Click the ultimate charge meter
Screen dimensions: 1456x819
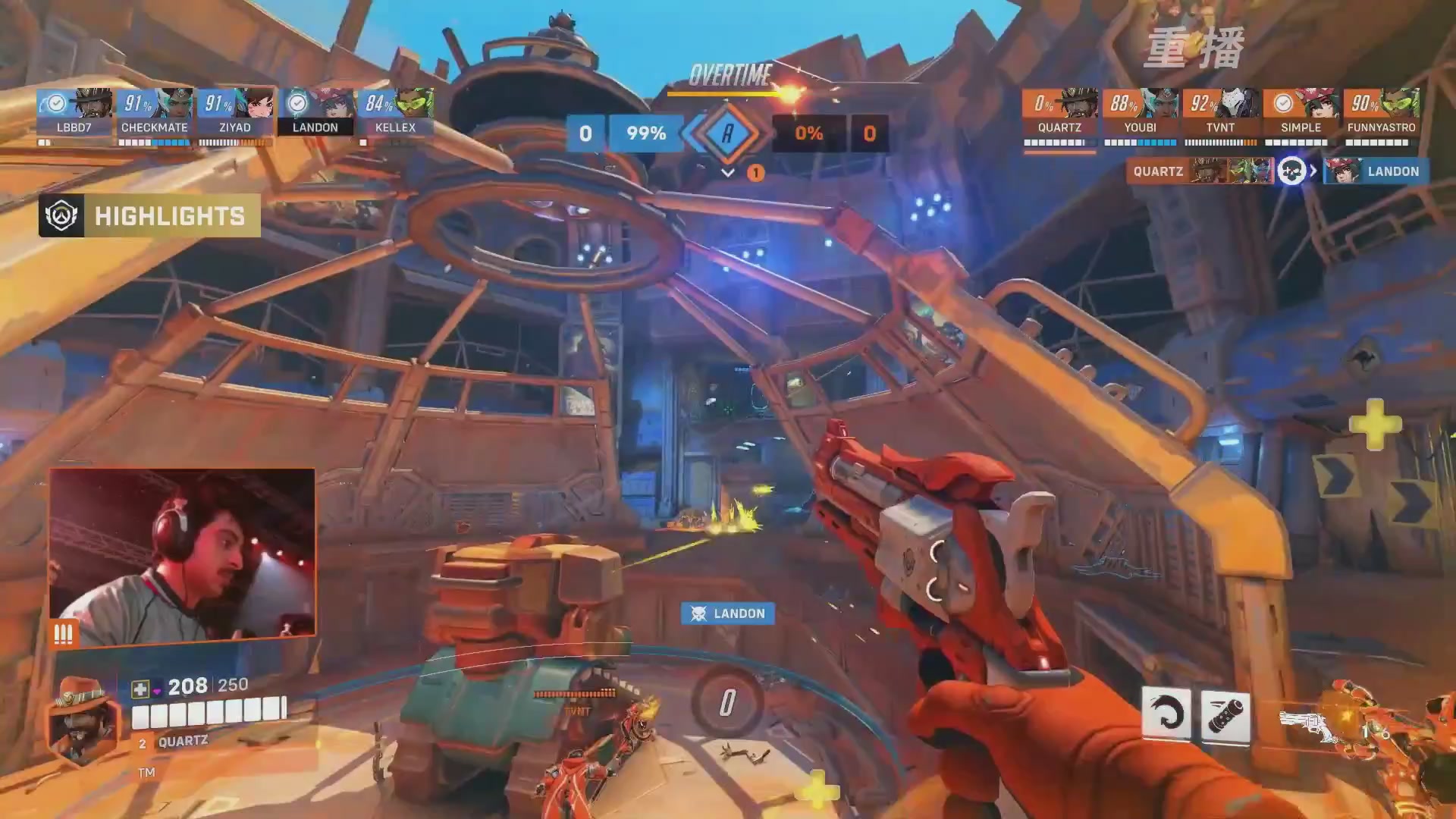click(727, 703)
